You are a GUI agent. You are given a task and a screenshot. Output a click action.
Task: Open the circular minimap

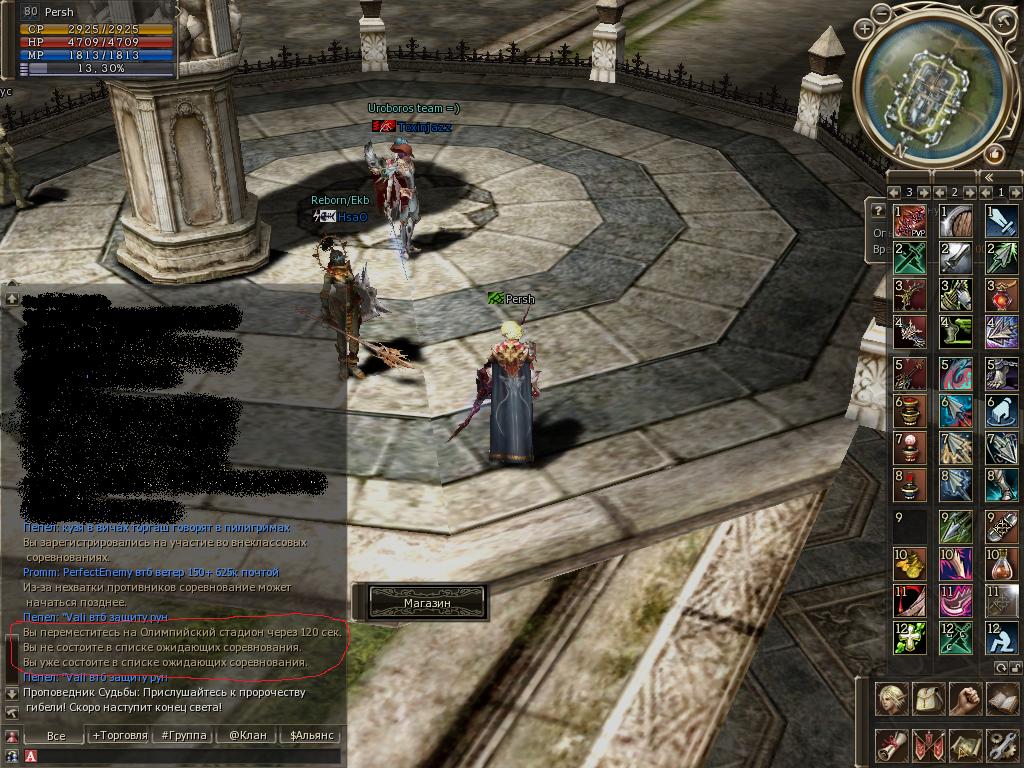coord(931,88)
